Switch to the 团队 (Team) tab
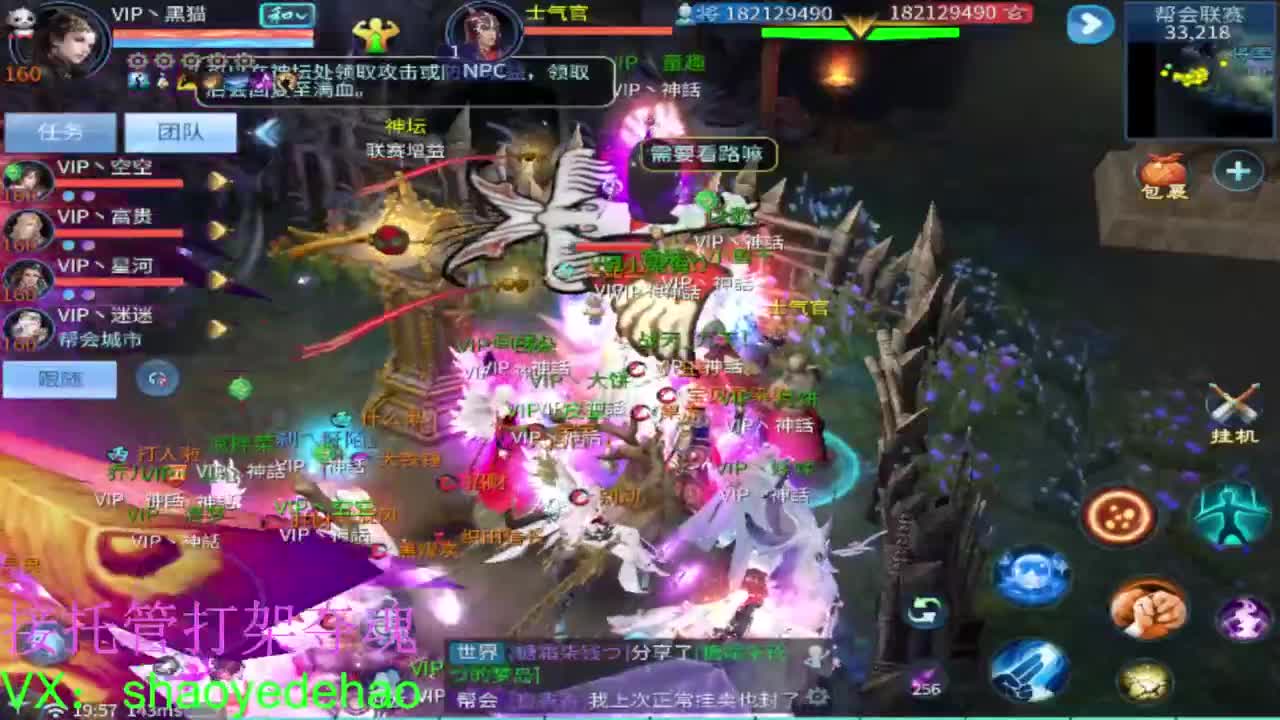 click(180, 131)
